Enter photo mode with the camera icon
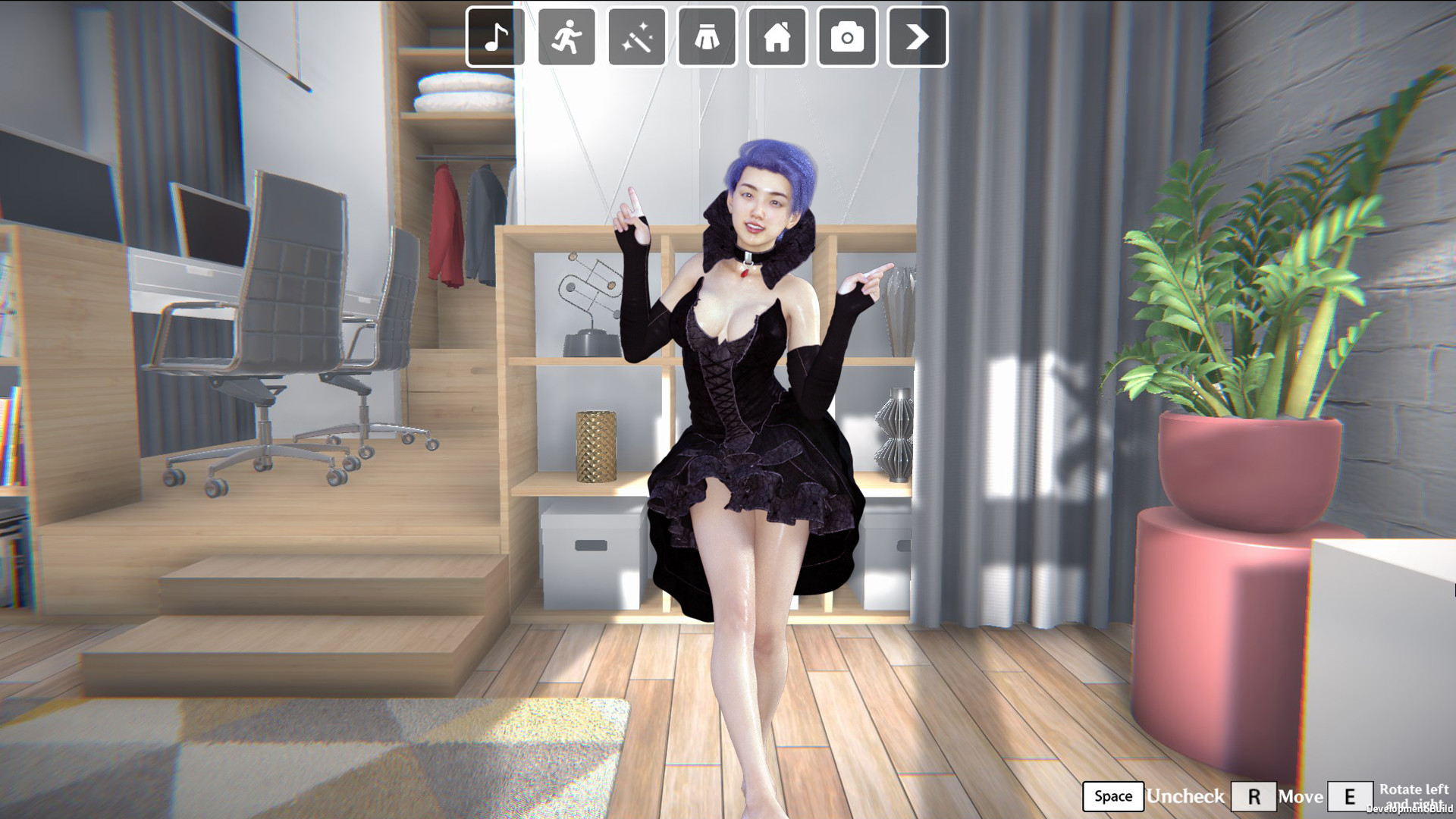 click(846, 37)
